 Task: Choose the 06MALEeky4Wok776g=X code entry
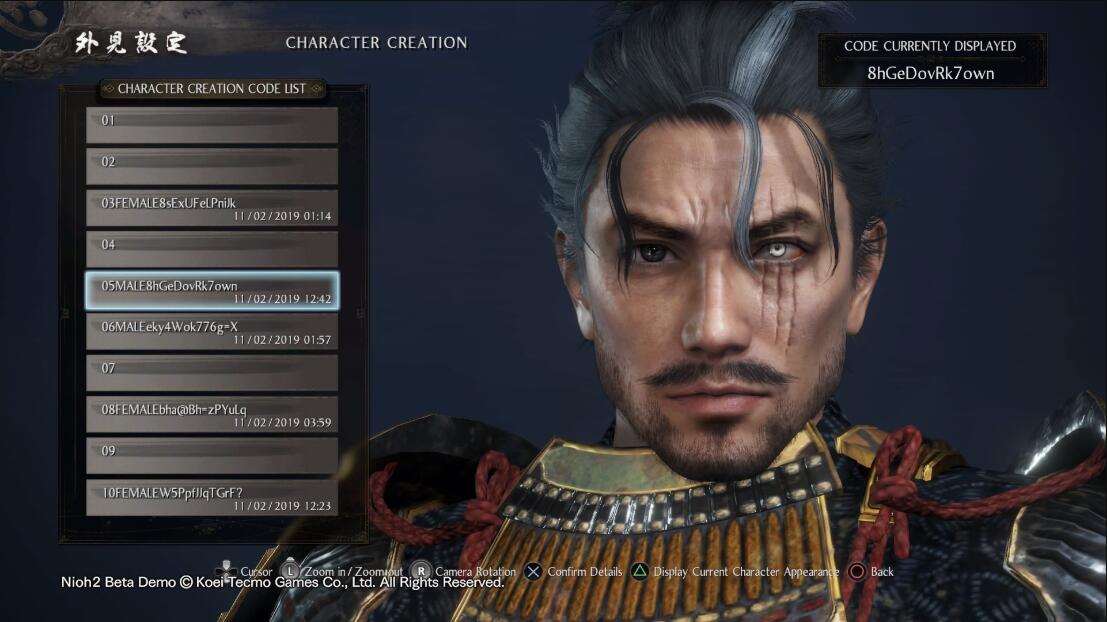212,332
